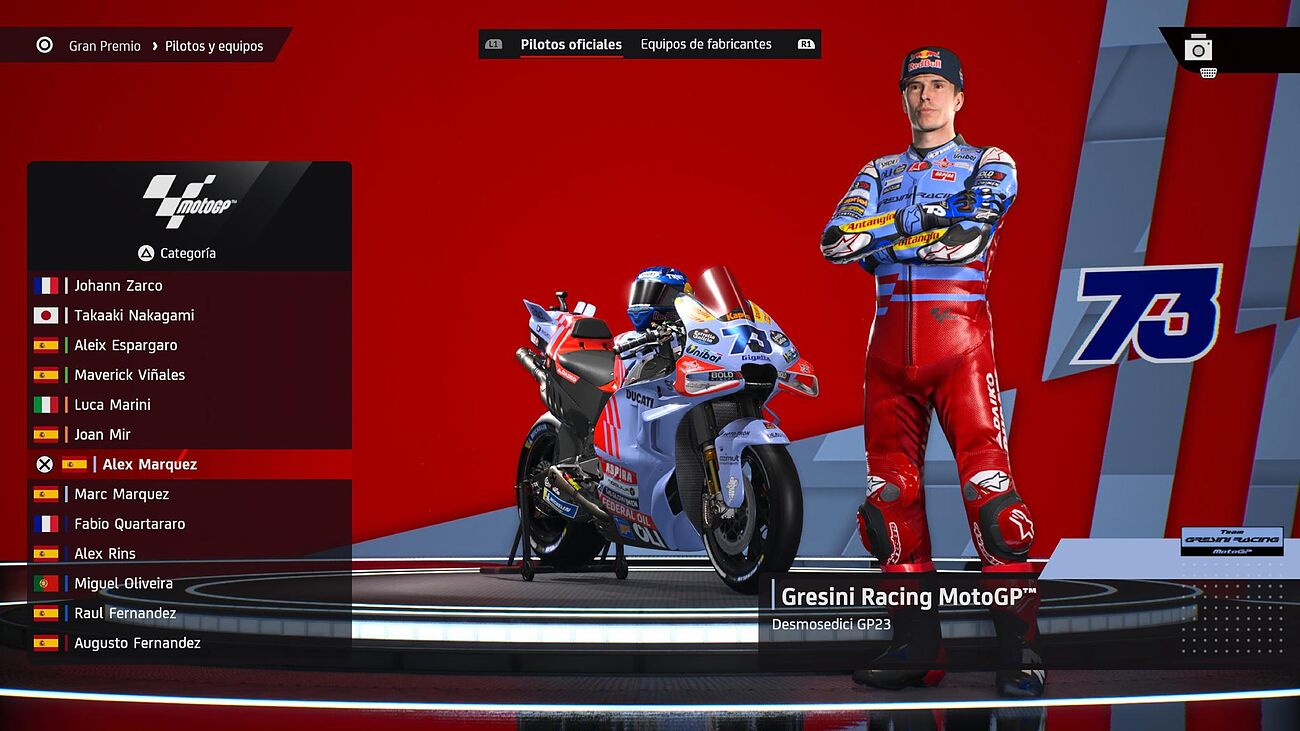
Task: Choose Luca Marini from the list
Action: click(112, 405)
